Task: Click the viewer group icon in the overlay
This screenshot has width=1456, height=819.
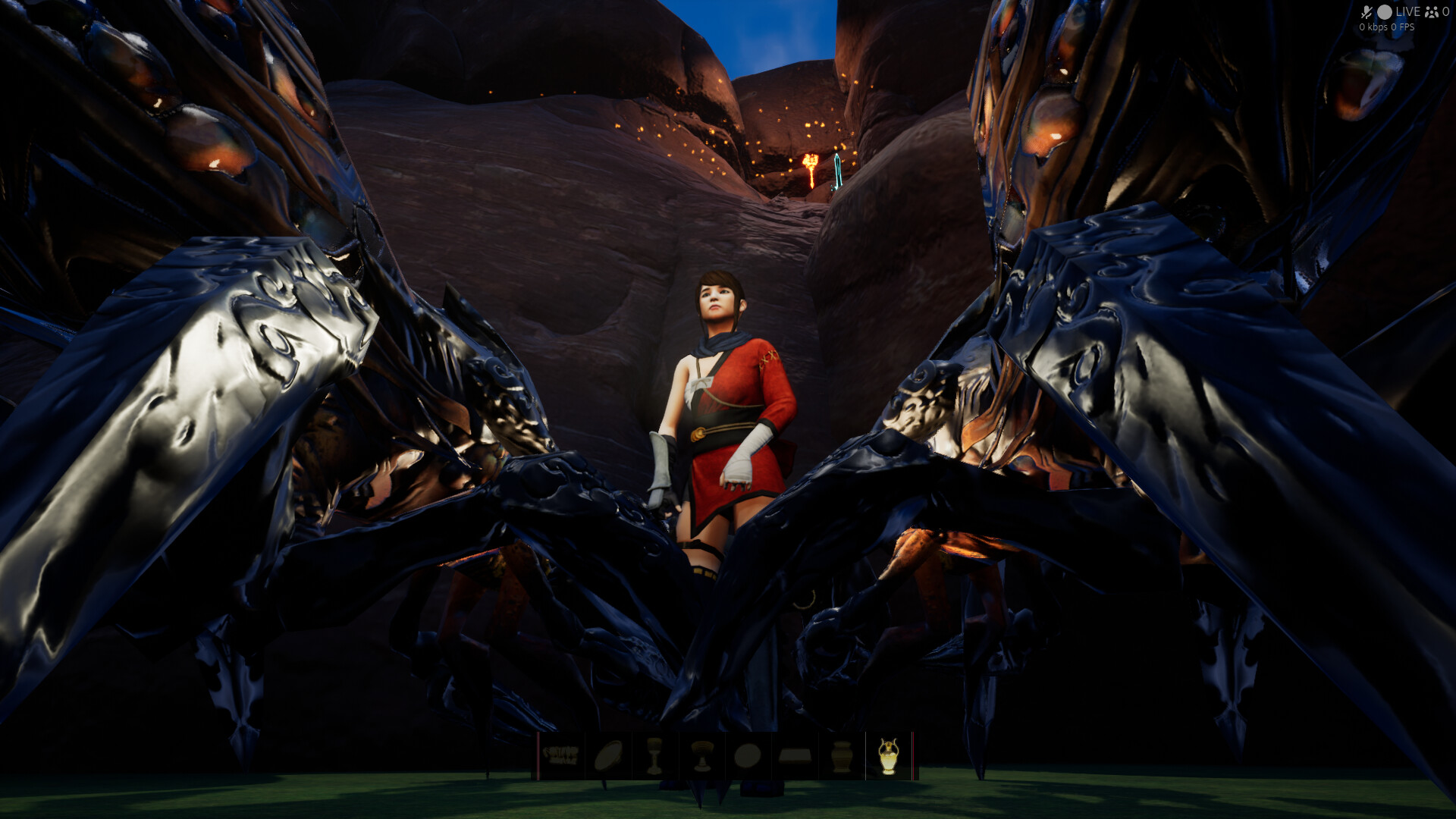Action: (1432, 12)
